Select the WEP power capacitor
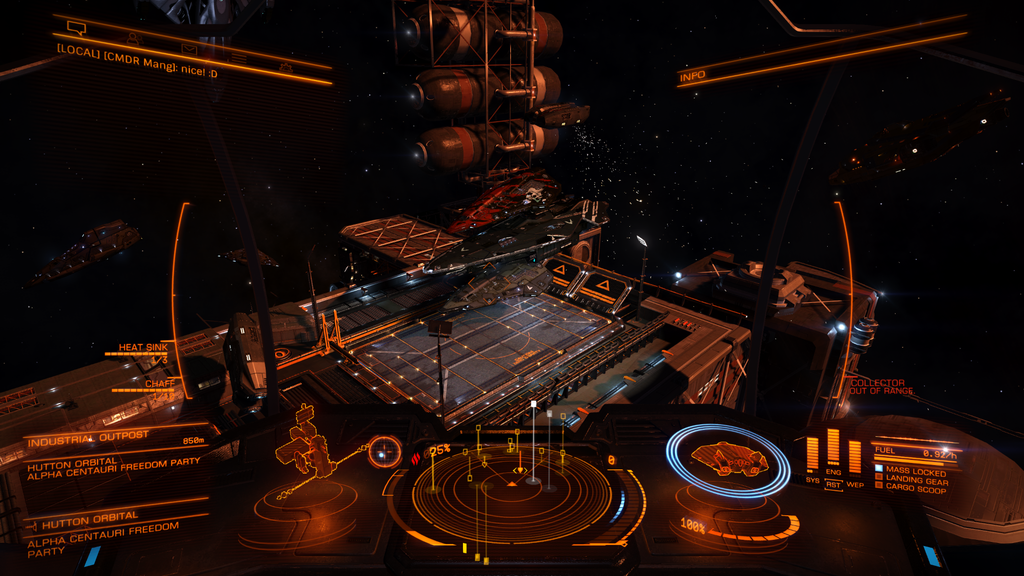 pyautogui.click(x=854, y=458)
